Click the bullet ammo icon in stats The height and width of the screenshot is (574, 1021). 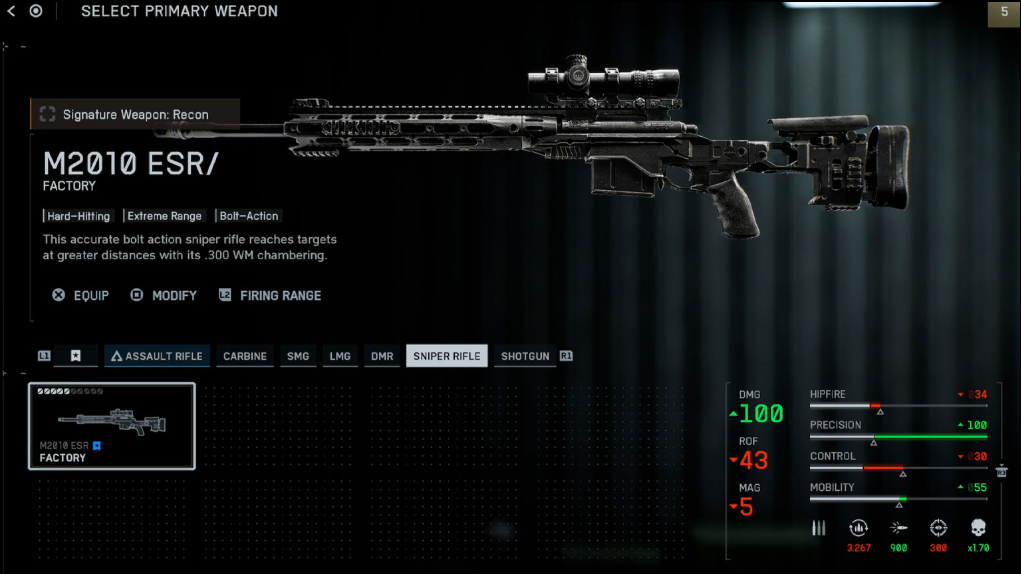819,528
